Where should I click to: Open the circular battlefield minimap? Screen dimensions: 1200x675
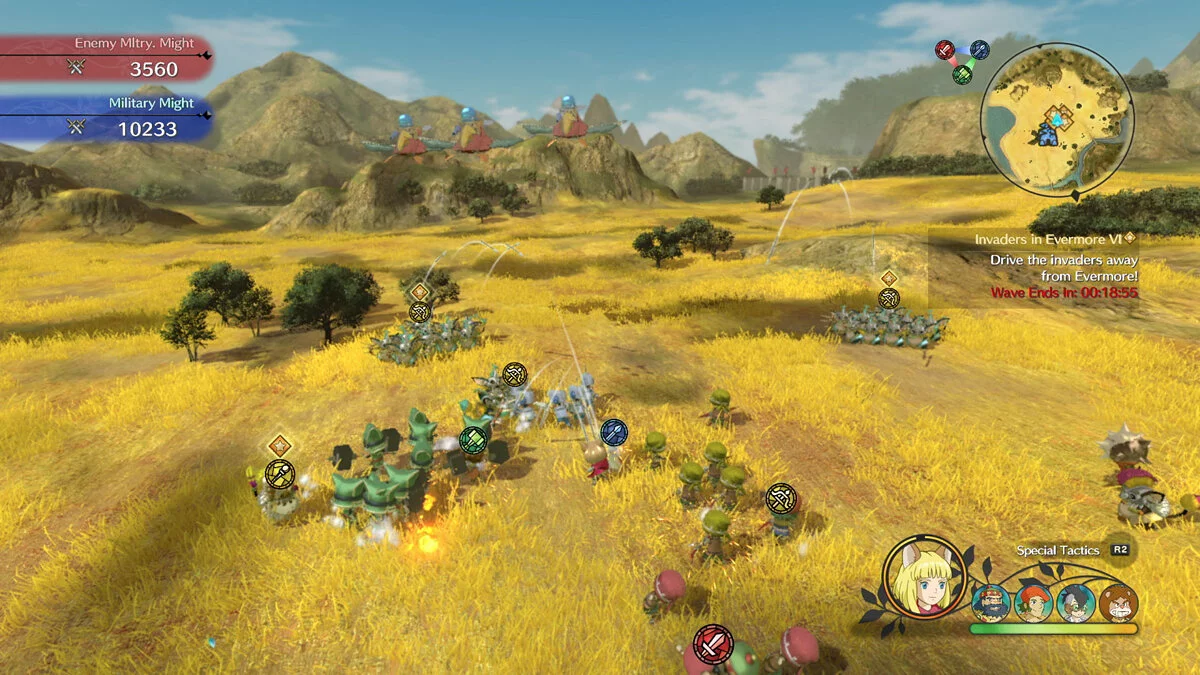point(1056,120)
